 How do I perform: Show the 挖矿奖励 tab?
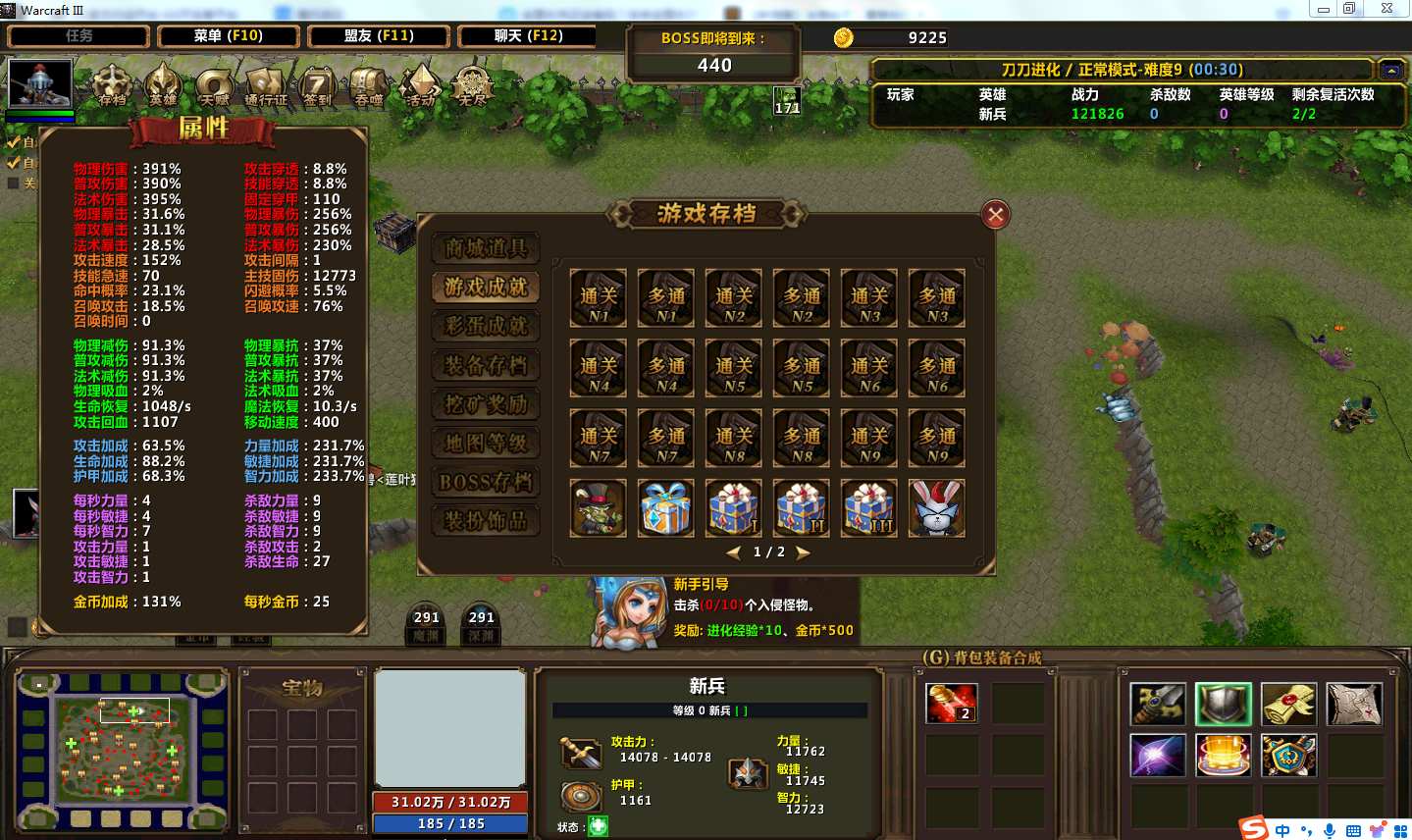coord(486,404)
